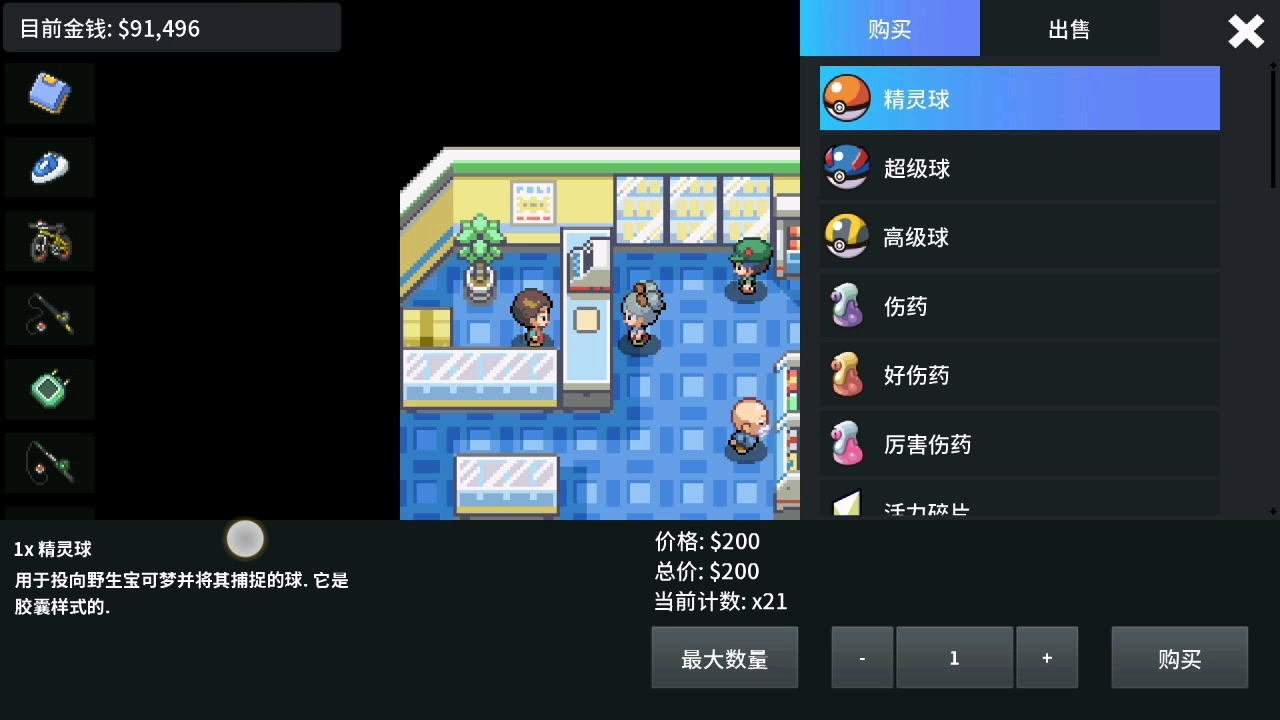Image resolution: width=1280 pixels, height=720 pixels.
Task: Select the 好伤药 shop entry
Action: point(1019,375)
